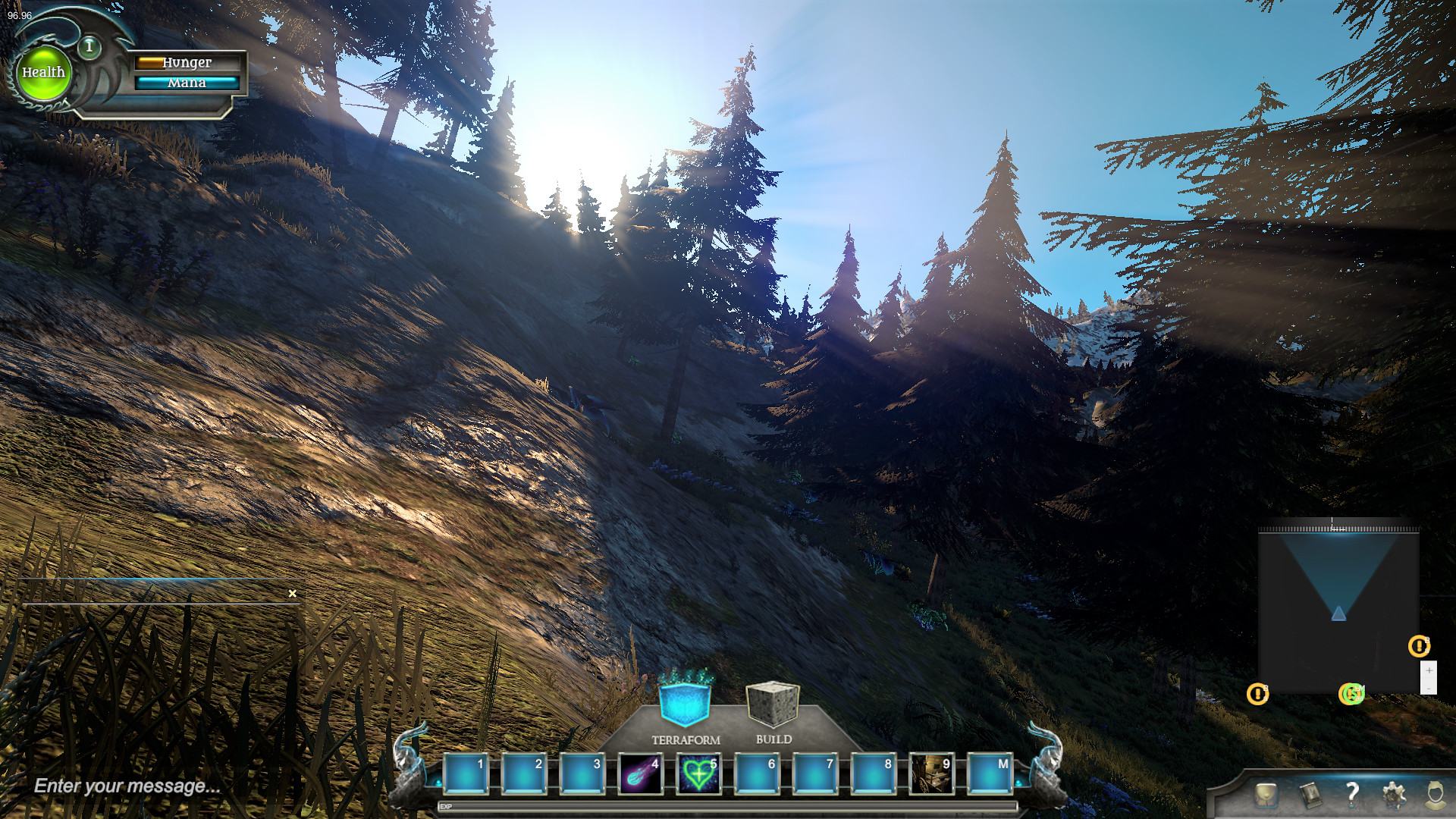Select the hotbar slot labeled M
The width and height of the screenshot is (1456, 819).
pyautogui.click(x=990, y=774)
